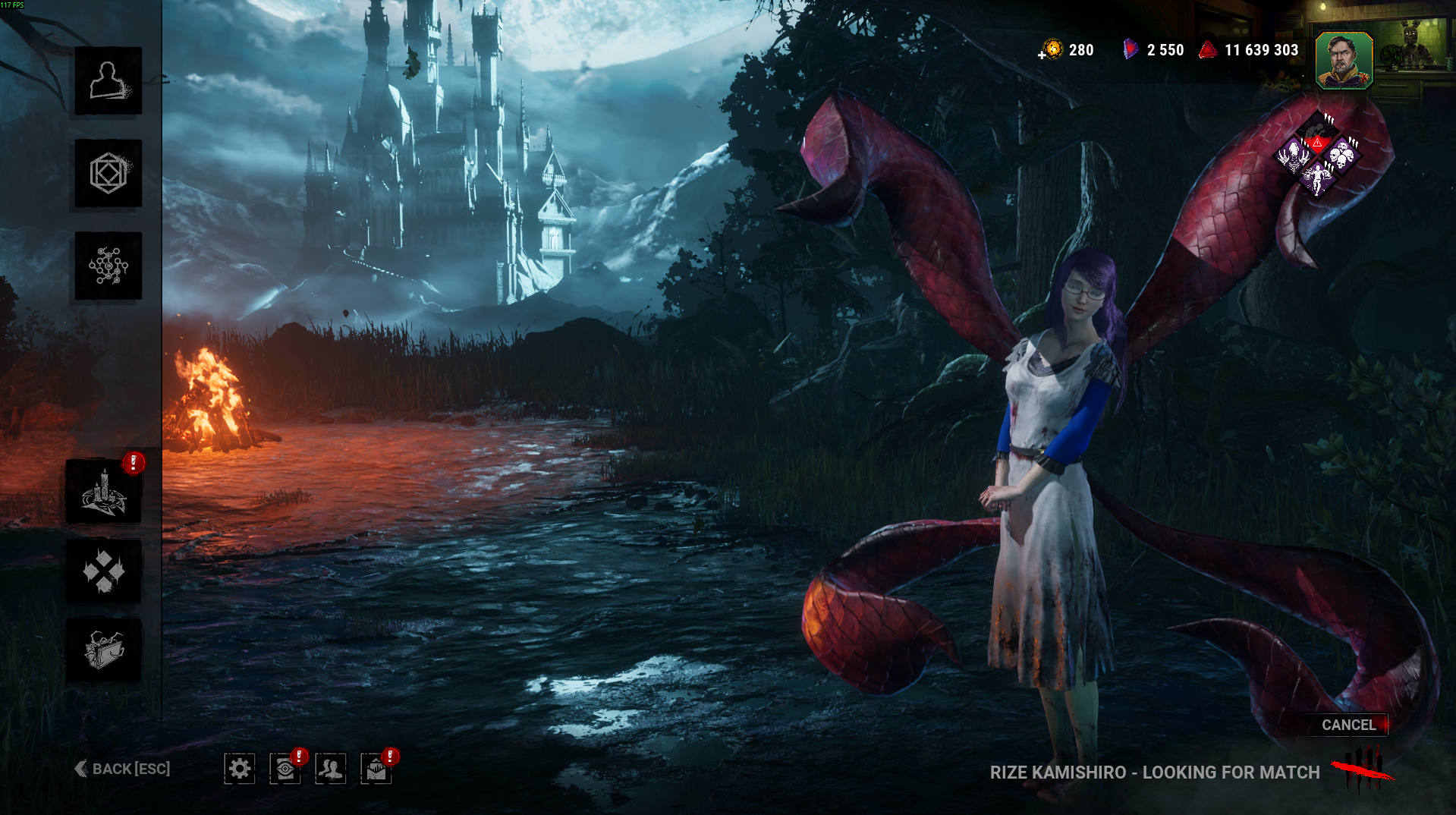Screen dimensions: 1456x815
Task: Open the friends list icon
Action: tap(331, 769)
